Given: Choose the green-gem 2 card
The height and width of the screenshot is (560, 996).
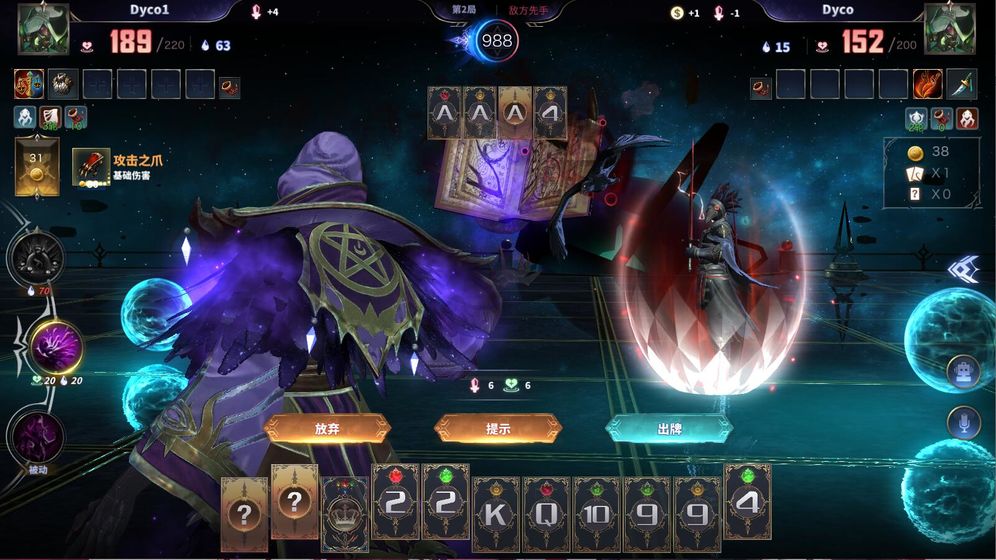Looking at the screenshot, I should [445, 502].
